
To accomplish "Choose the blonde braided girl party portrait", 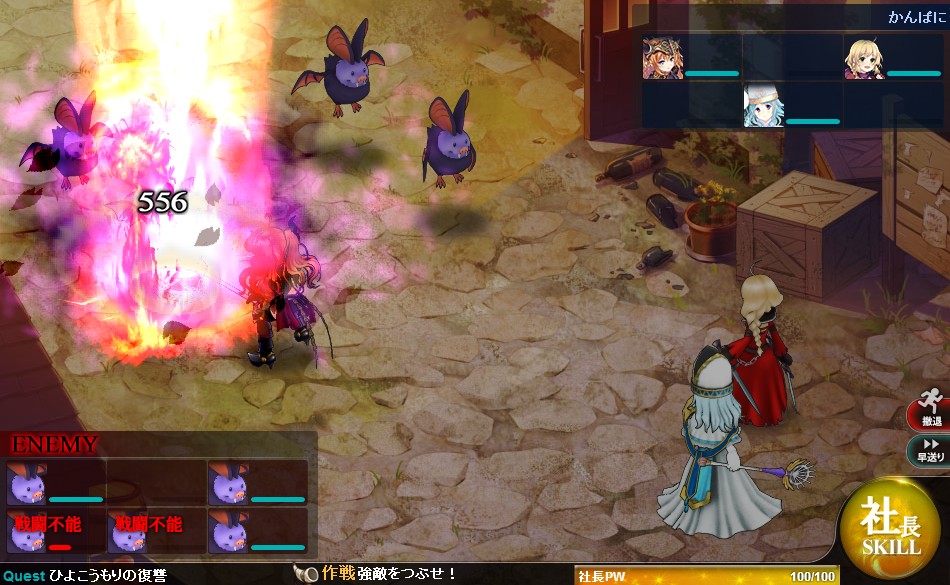I will [863, 59].
